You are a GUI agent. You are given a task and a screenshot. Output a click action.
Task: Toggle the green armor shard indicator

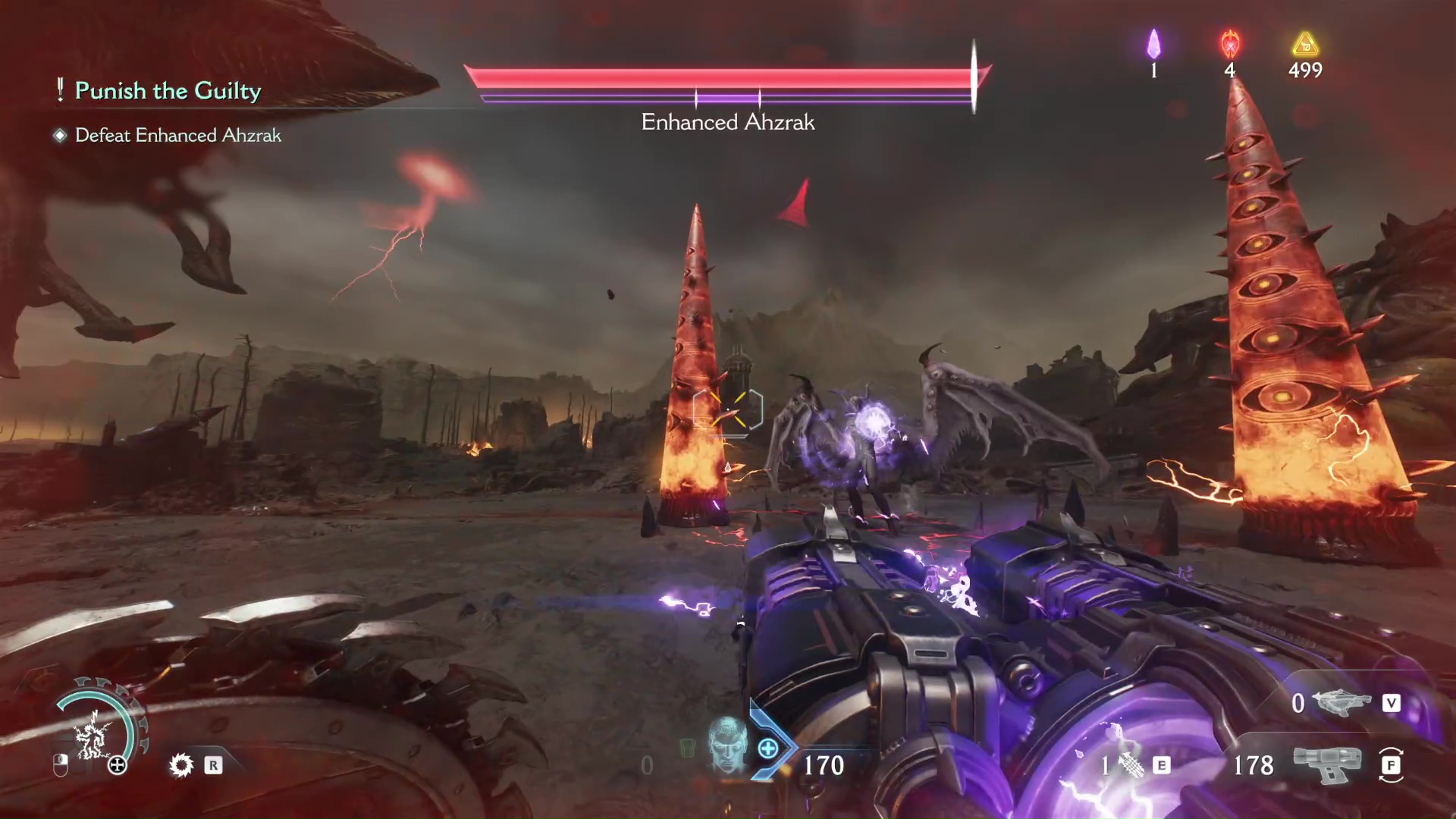point(686,749)
